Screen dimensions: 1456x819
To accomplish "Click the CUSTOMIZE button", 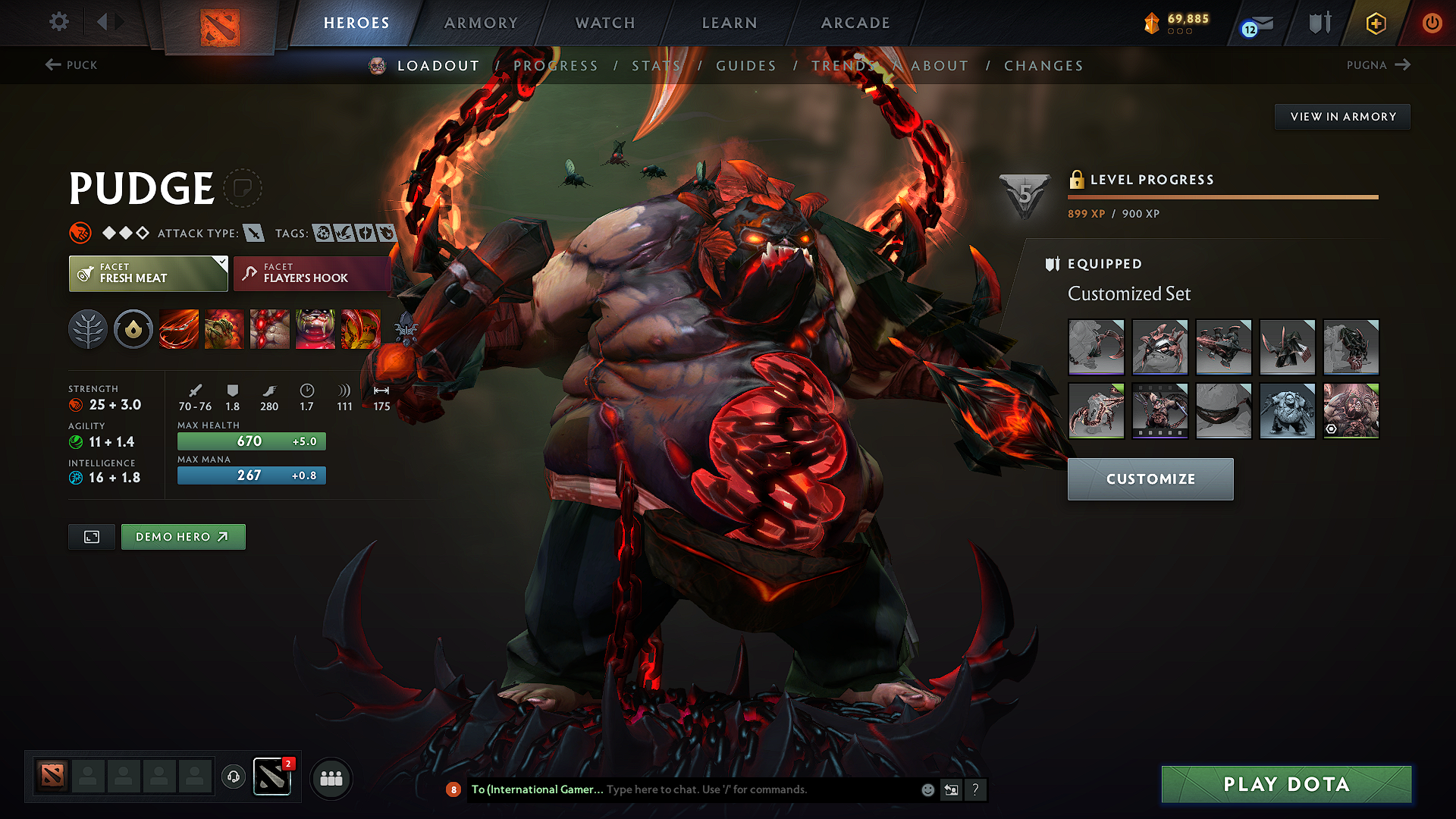I will coord(1150,479).
